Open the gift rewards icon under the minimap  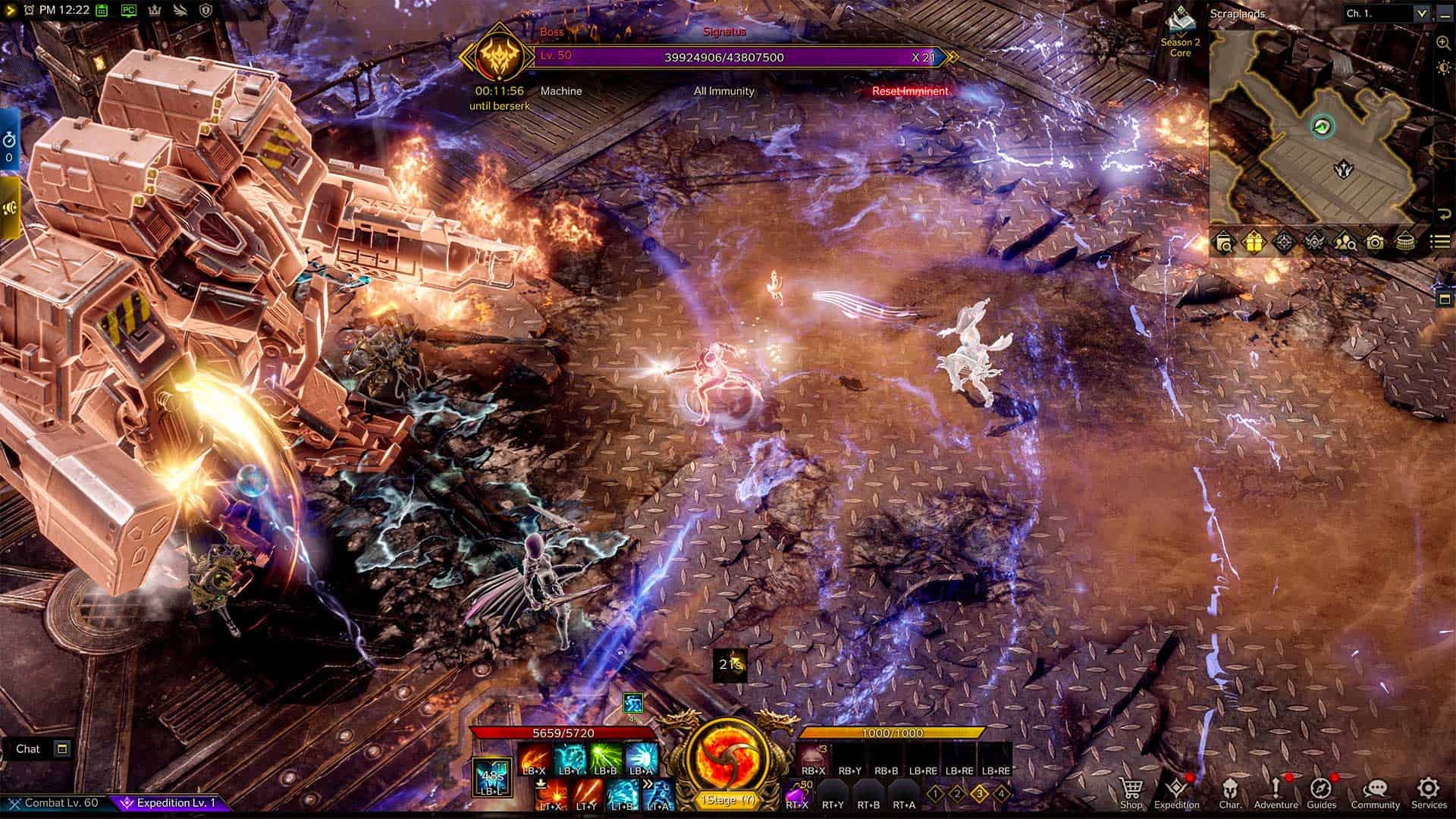pyautogui.click(x=1255, y=241)
